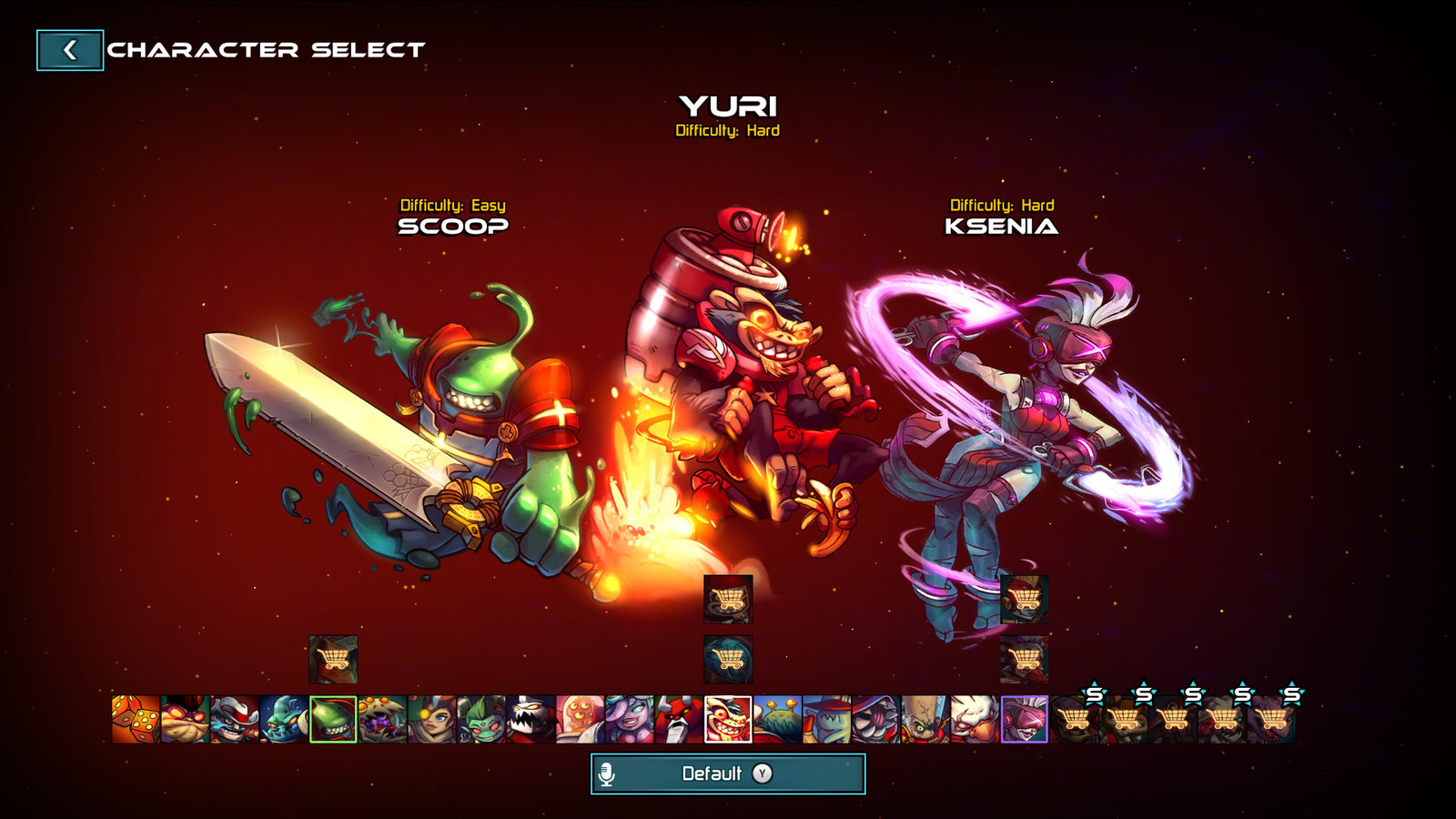Open the Default announcer selector

[727, 773]
